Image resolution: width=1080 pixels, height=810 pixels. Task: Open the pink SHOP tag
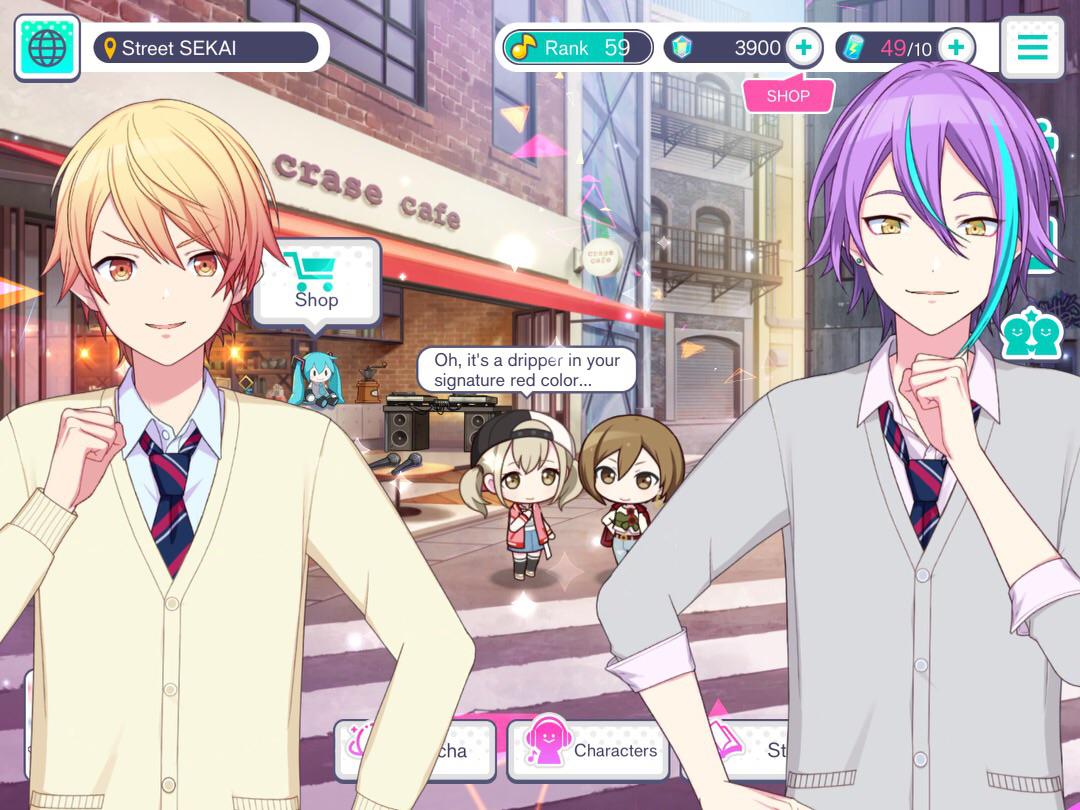tap(788, 96)
